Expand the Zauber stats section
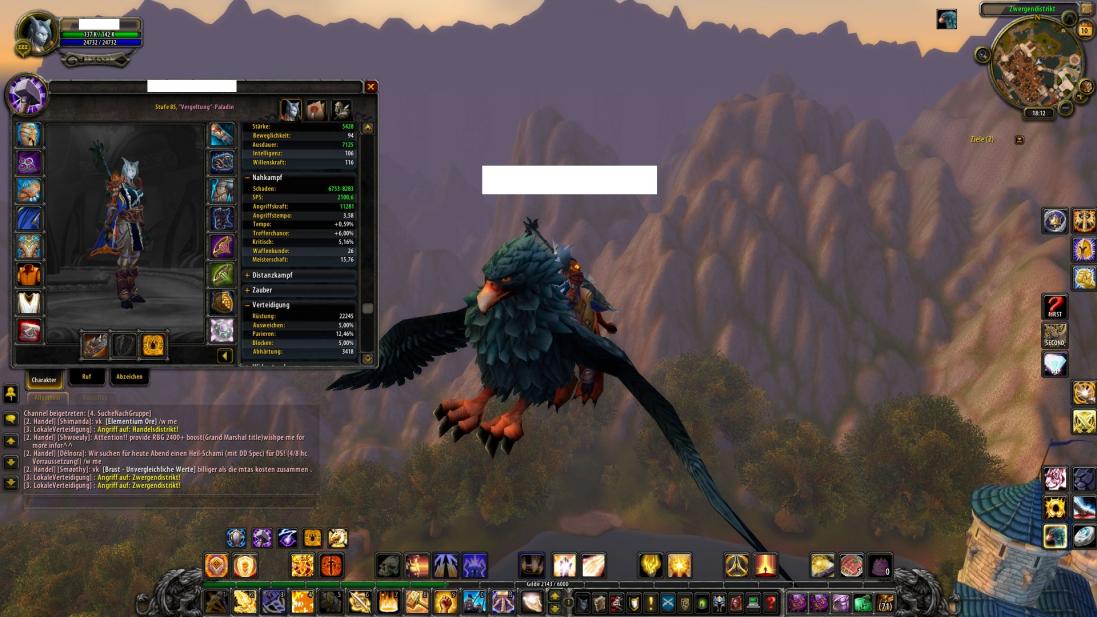 tap(247, 290)
